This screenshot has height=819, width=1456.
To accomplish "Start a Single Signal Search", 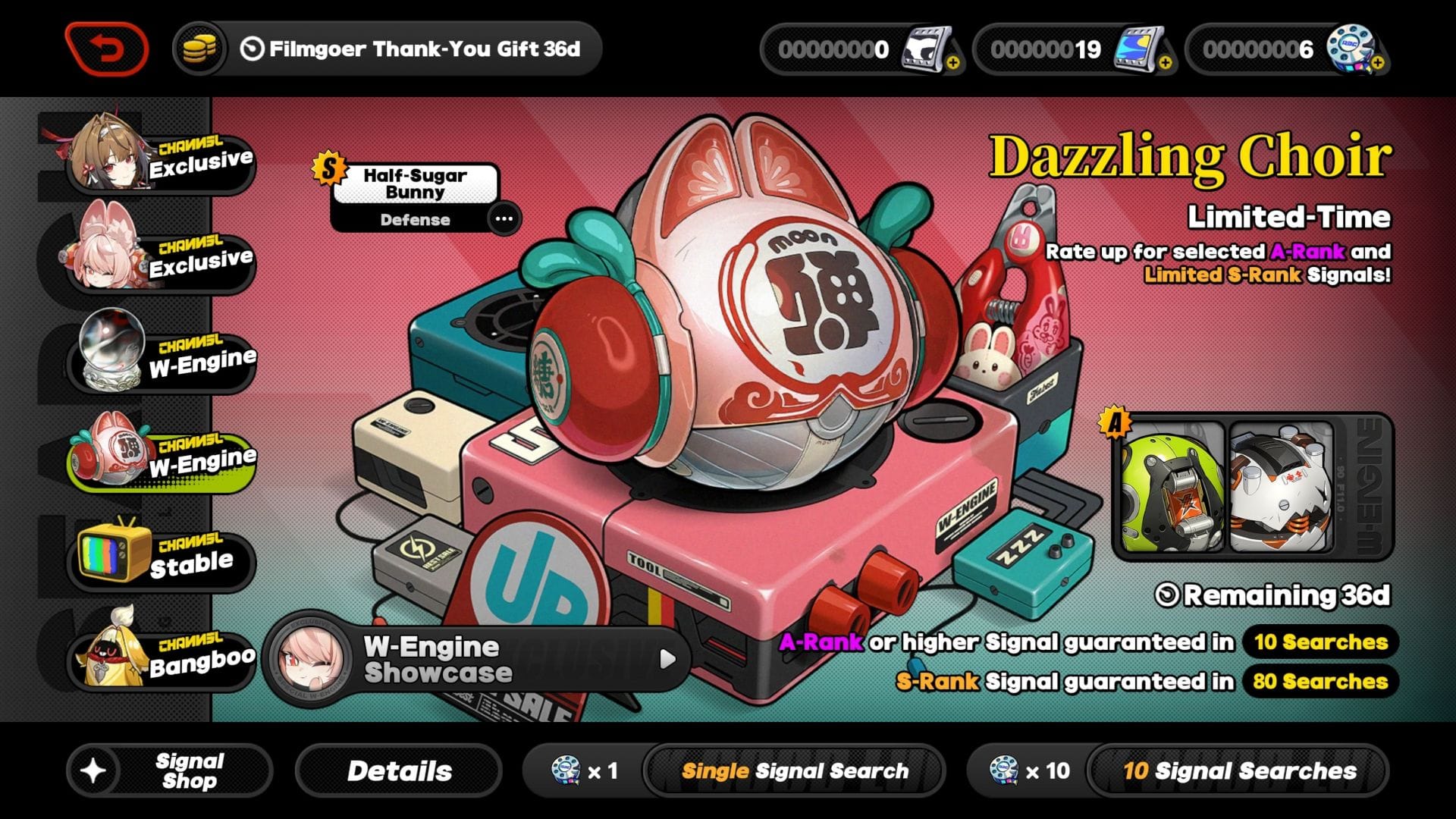I will pyautogui.click(x=795, y=770).
